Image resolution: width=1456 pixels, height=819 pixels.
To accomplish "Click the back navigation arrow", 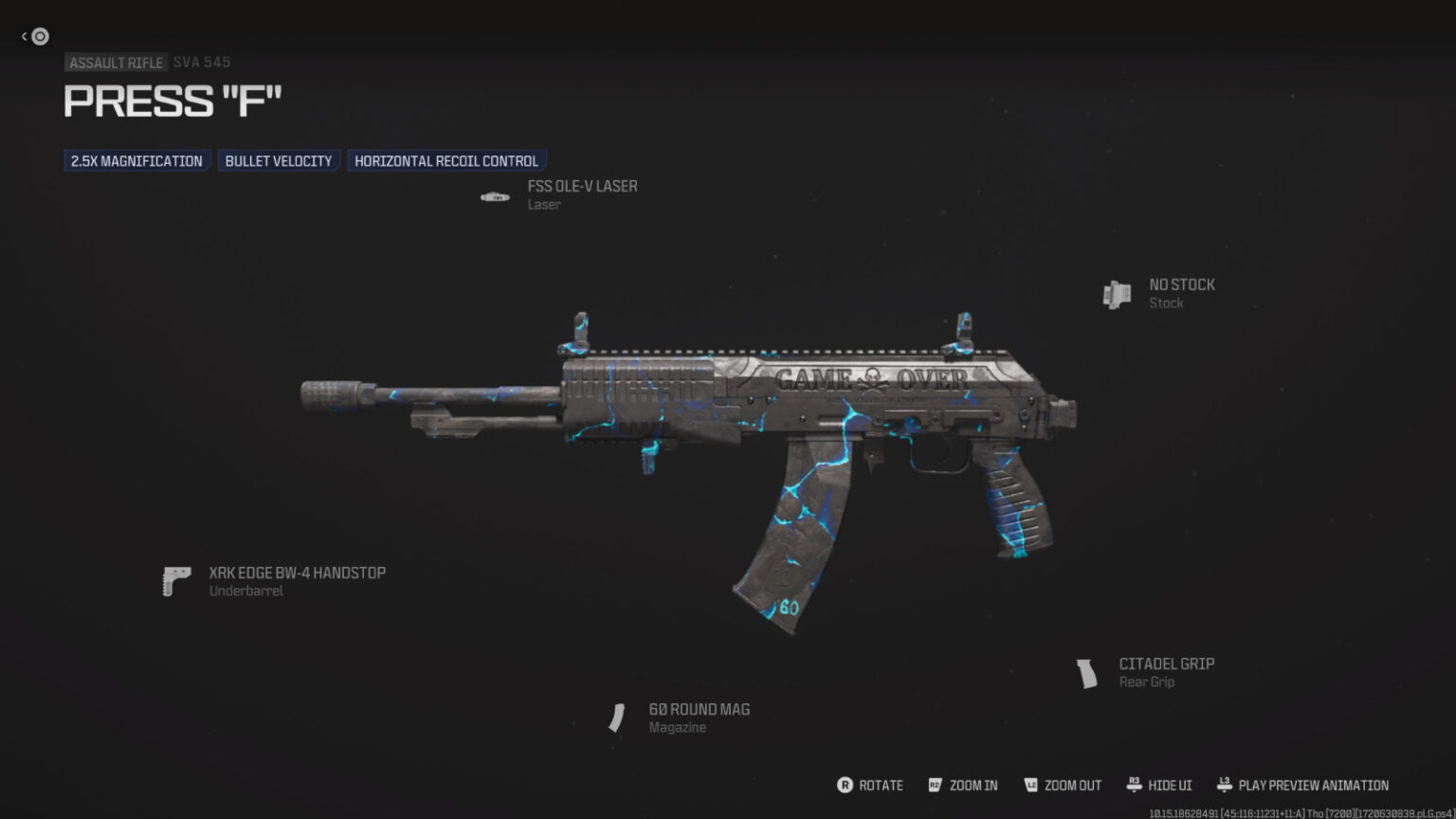I will [23, 35].
